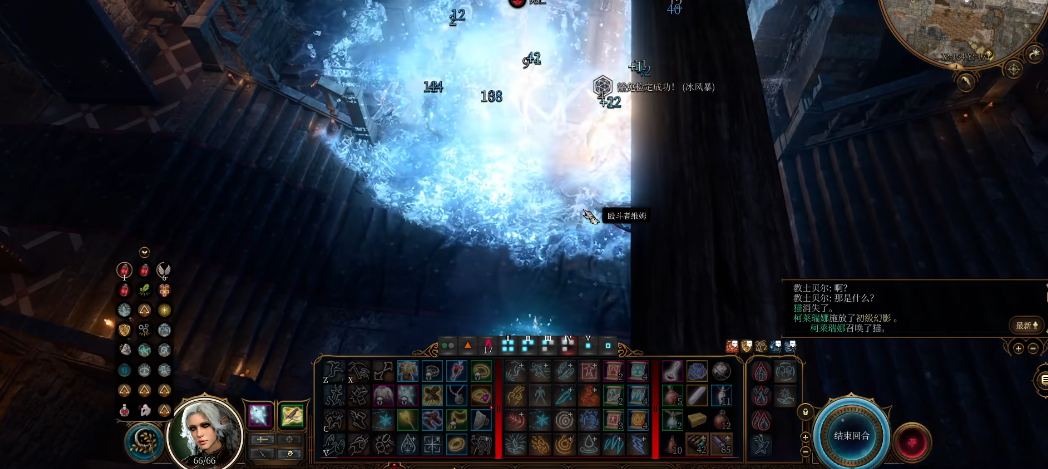Click the End Turn (结束回合) button
Screen dimensions: 1048x469
[x=851, y=437]
